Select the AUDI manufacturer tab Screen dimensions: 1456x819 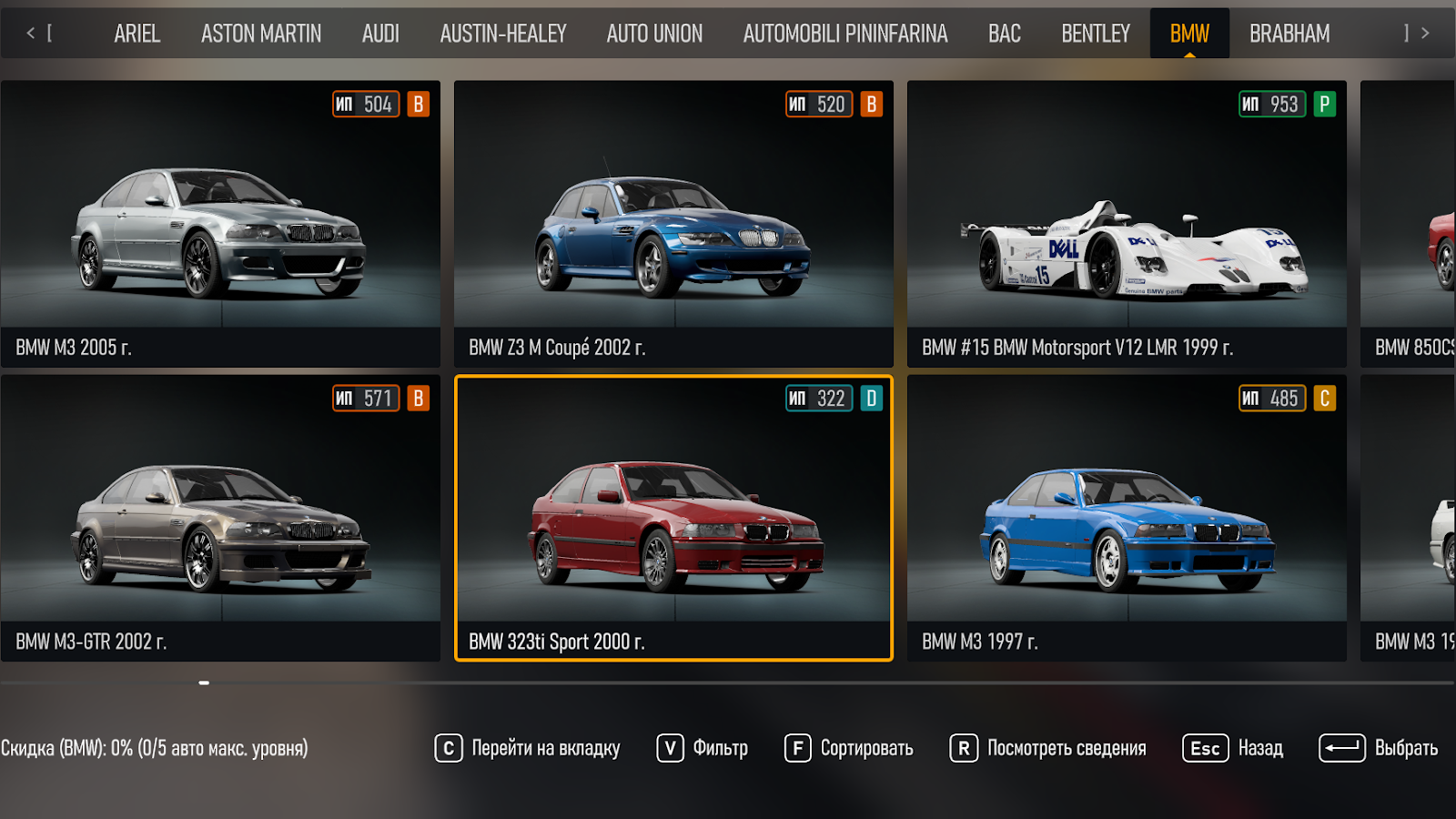click(380, 34)
